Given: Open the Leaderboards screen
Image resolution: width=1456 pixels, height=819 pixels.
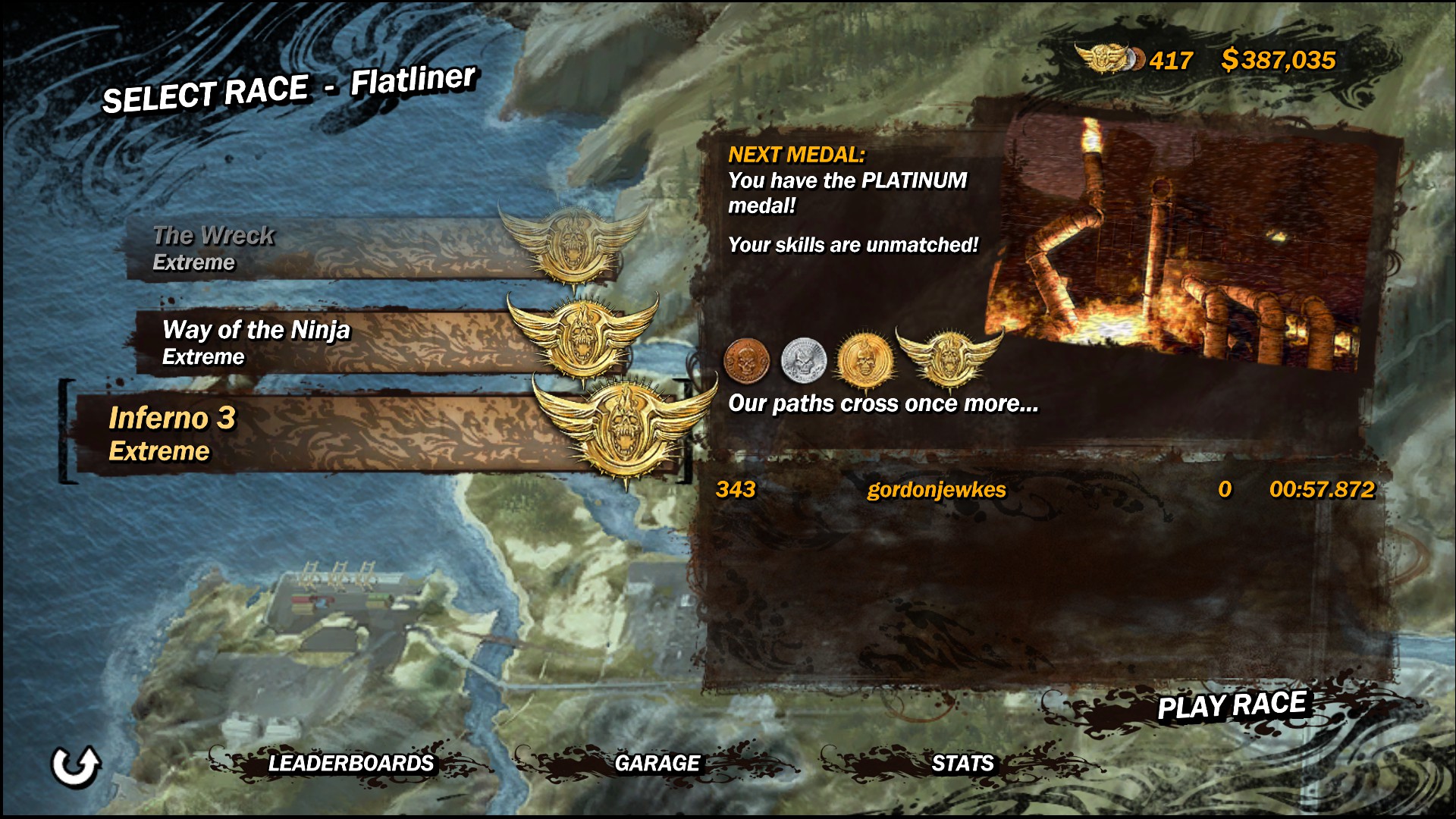Looking at the screenshot, I should (350, 763).
